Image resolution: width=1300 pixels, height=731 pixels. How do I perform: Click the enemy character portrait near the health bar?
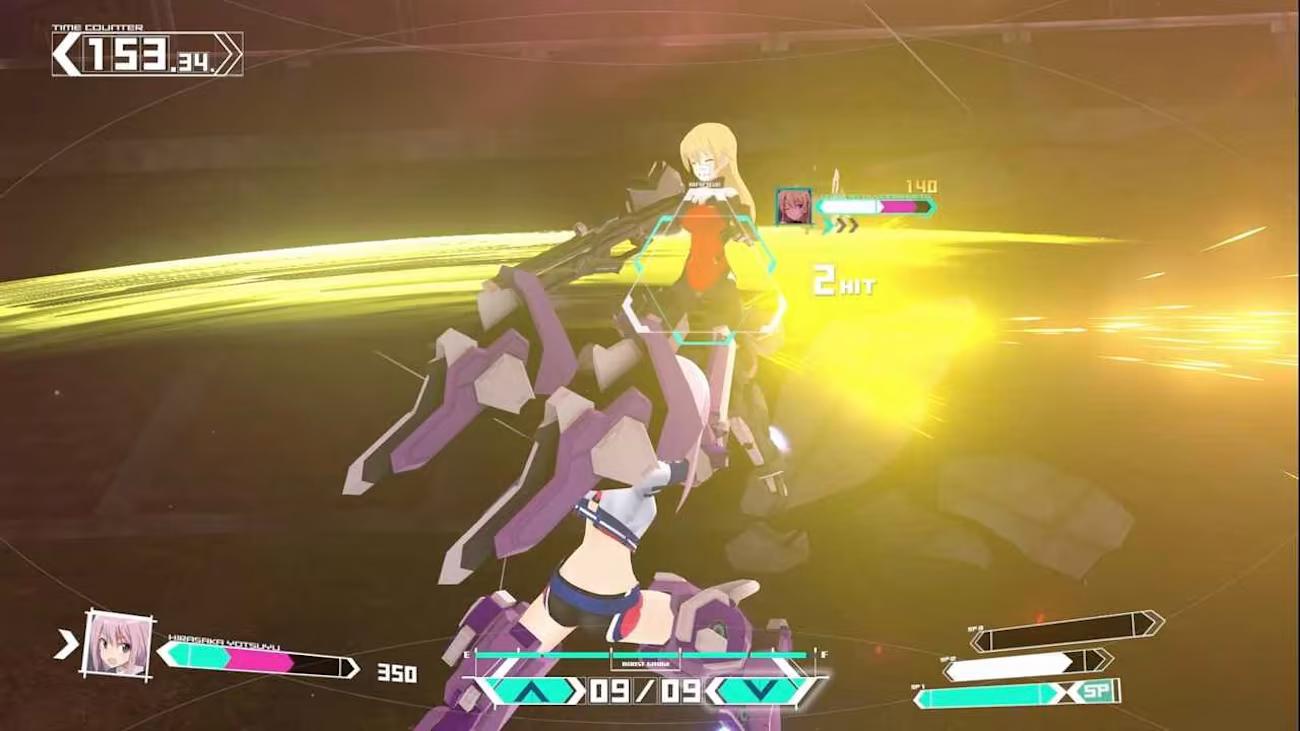[x=793, y=205]
